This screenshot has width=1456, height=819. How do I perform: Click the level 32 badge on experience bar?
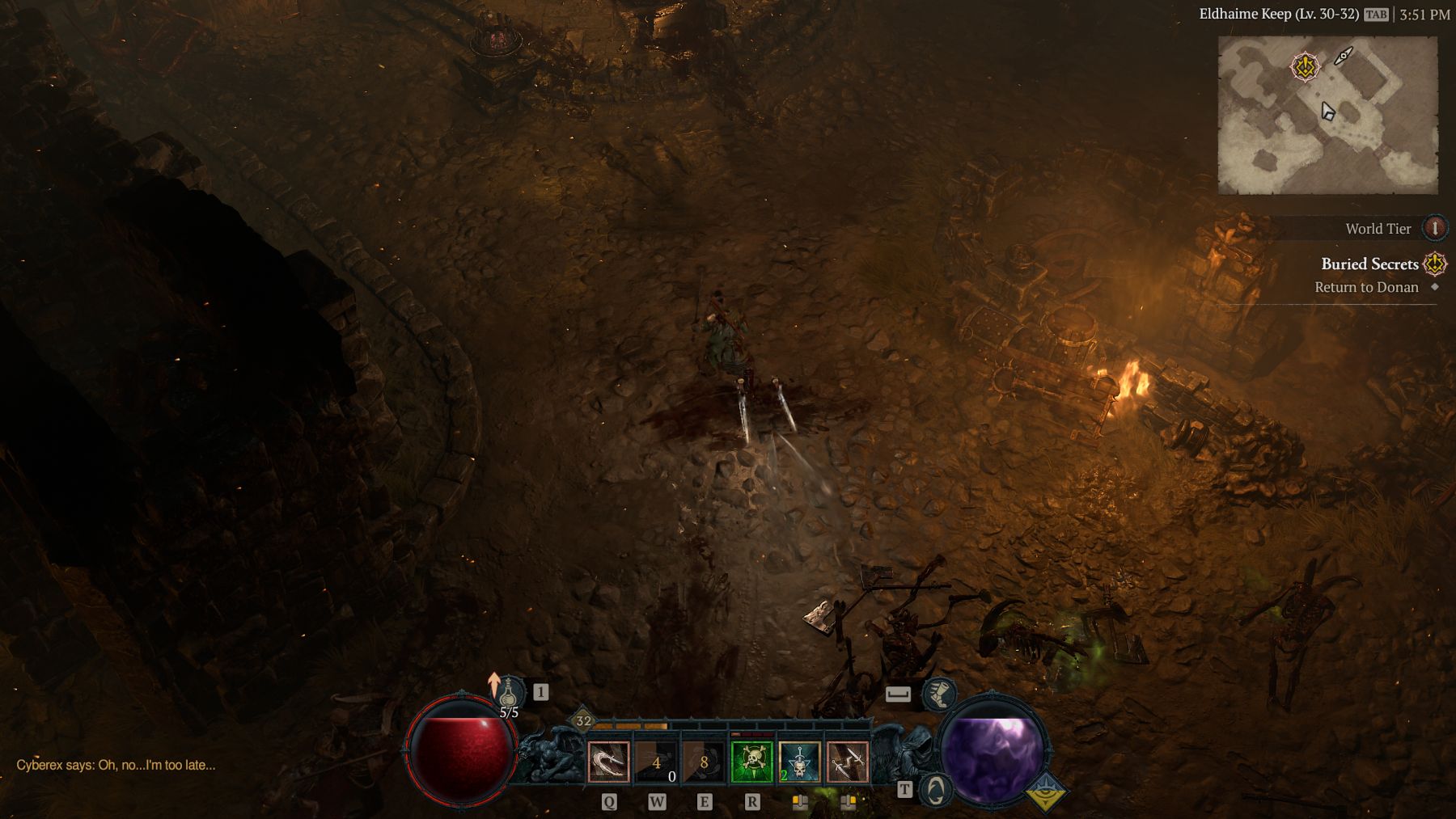(583, 720)
